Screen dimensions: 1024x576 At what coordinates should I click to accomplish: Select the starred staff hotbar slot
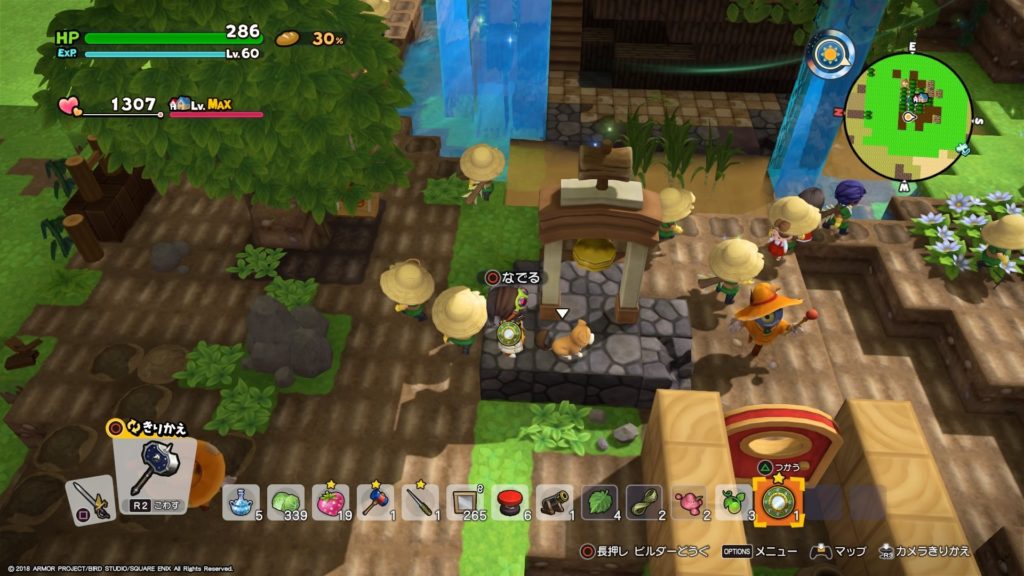point(421,503)
